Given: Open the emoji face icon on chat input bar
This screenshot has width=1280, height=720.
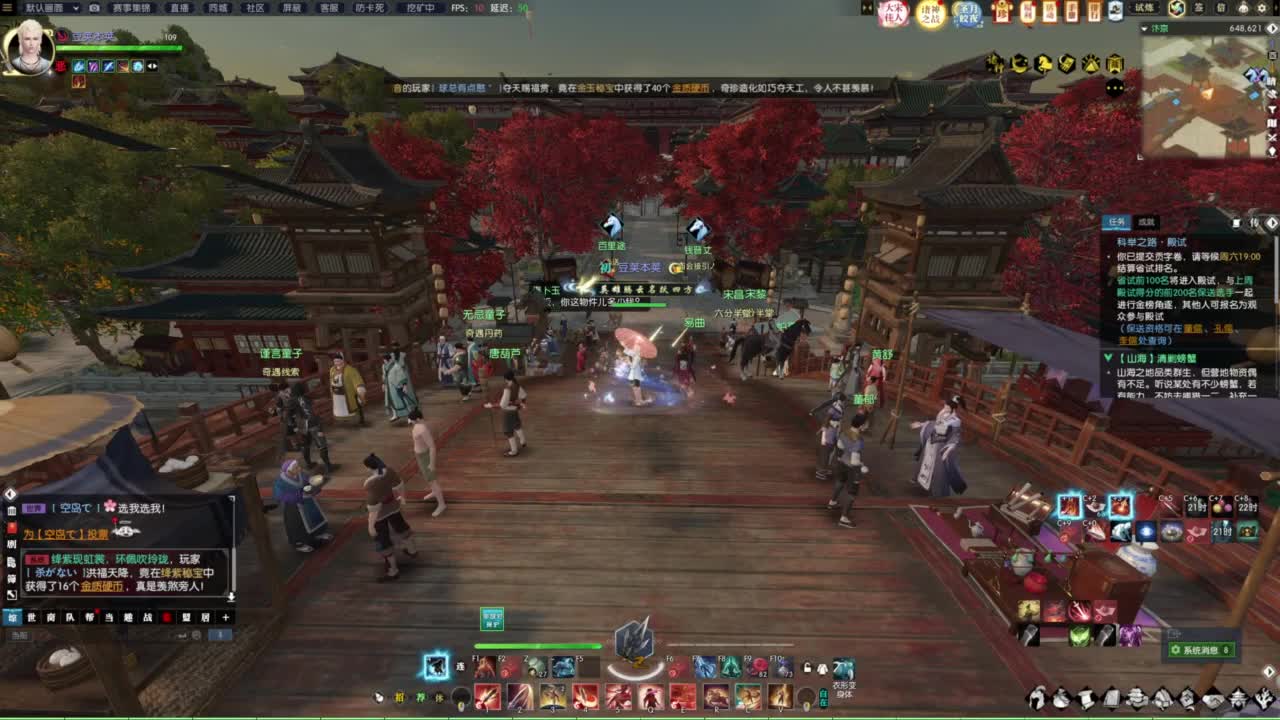Looking at the screenshot, I should tap(195, 634).
